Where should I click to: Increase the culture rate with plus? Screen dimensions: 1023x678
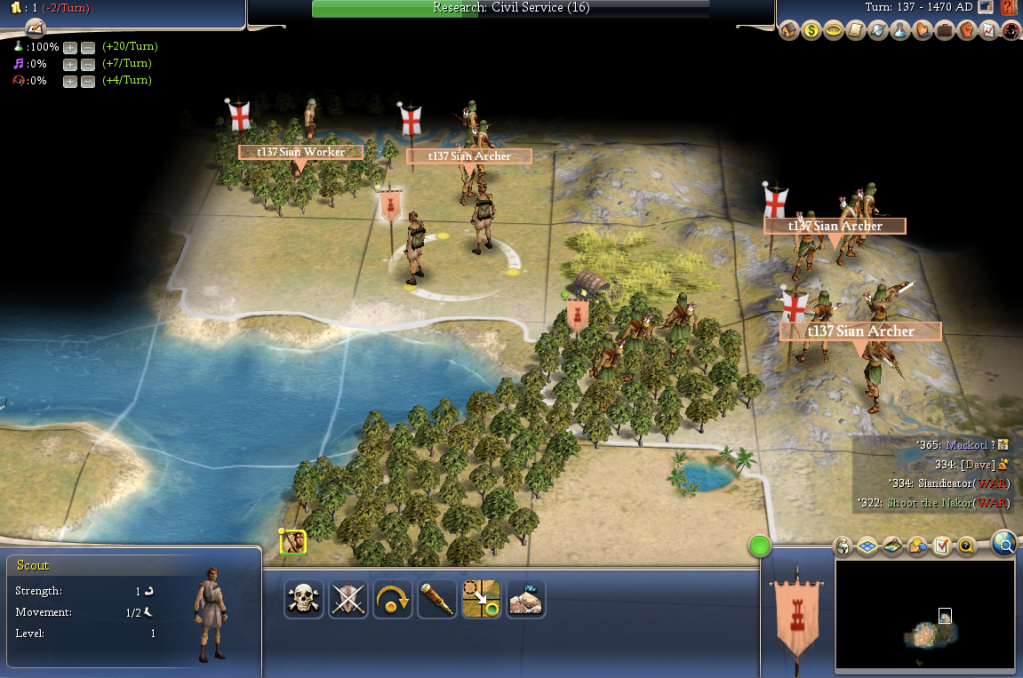(70, 64)
